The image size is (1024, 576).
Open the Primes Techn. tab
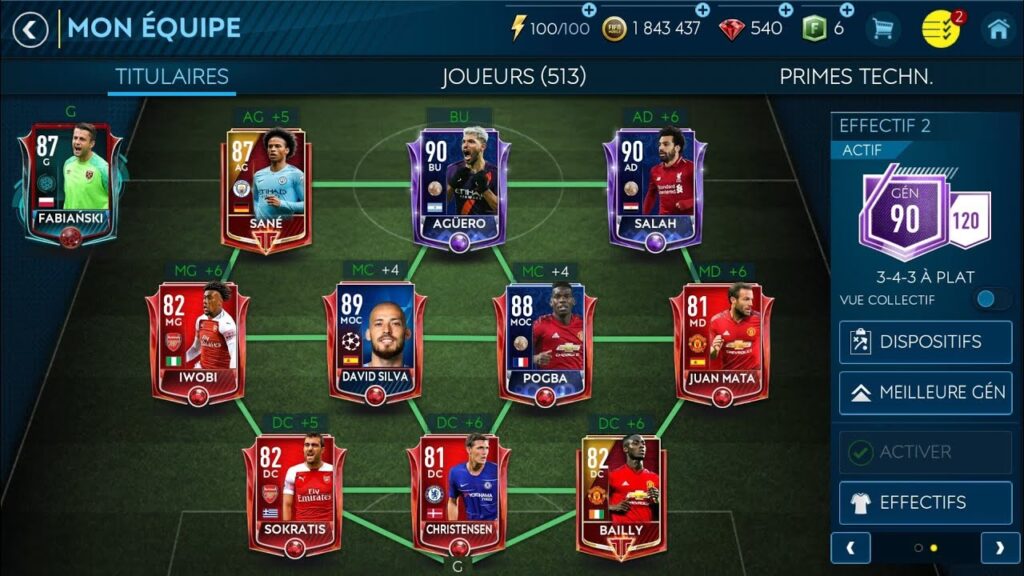pos(856,77)
